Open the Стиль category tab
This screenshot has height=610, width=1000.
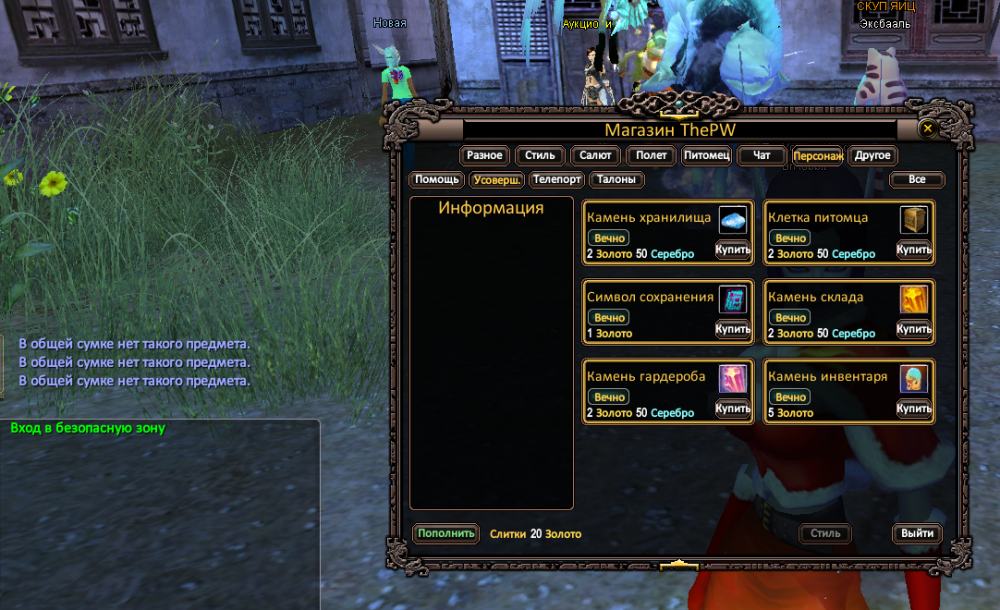point(540,156)
